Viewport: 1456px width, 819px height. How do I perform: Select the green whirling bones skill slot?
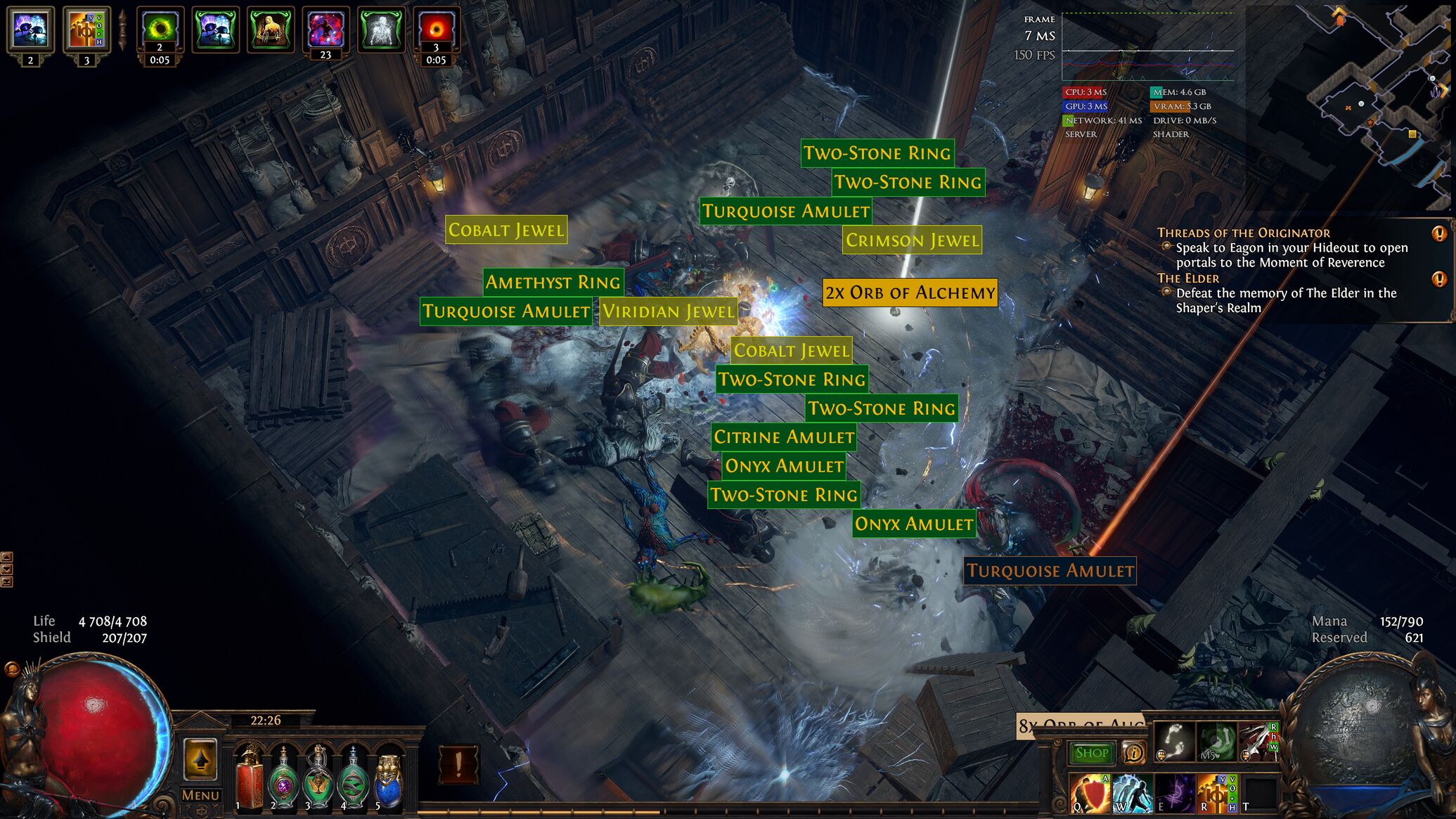(1216, 742)
